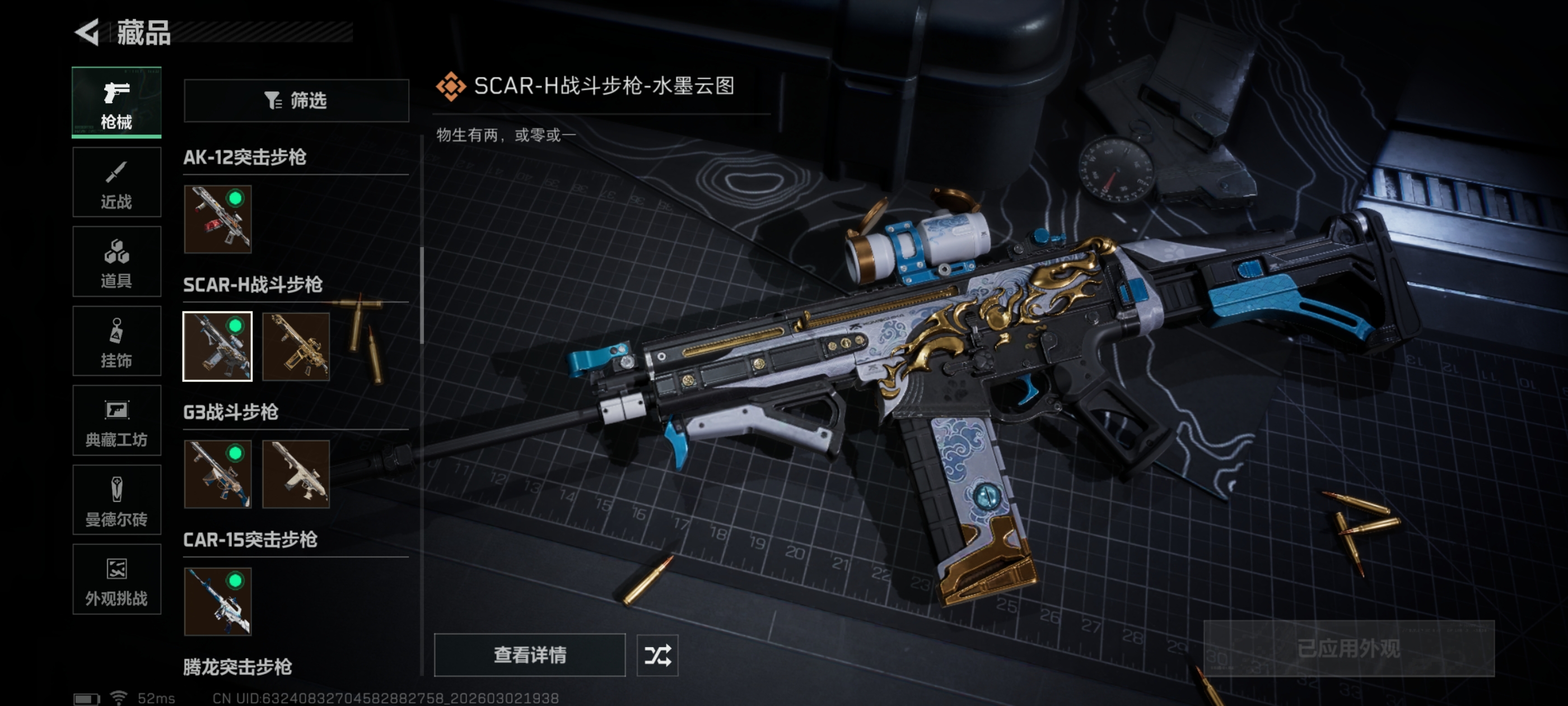Show the 挂饰 charms category
Screen dimensions: 1568x706
(116, 341)
